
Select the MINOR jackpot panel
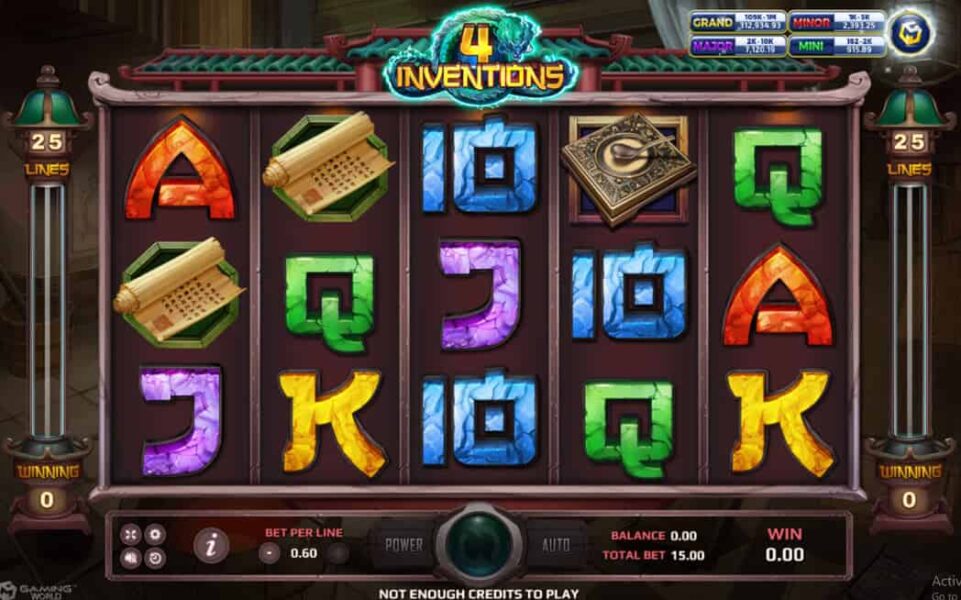[837, 22]
